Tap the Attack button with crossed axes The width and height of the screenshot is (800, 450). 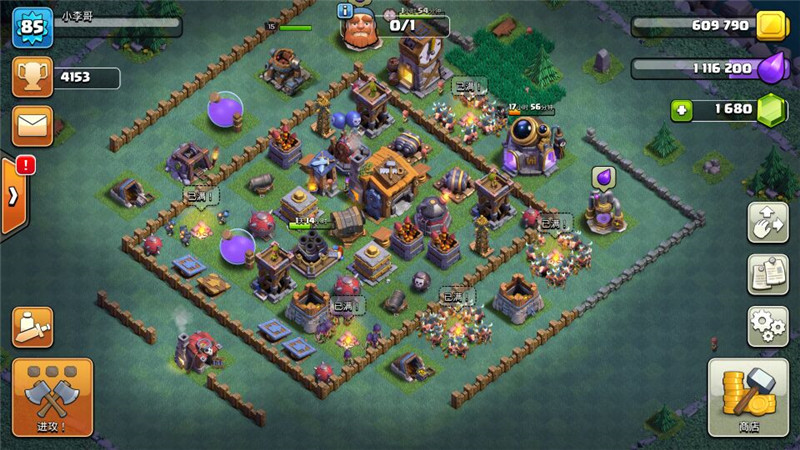52,396
